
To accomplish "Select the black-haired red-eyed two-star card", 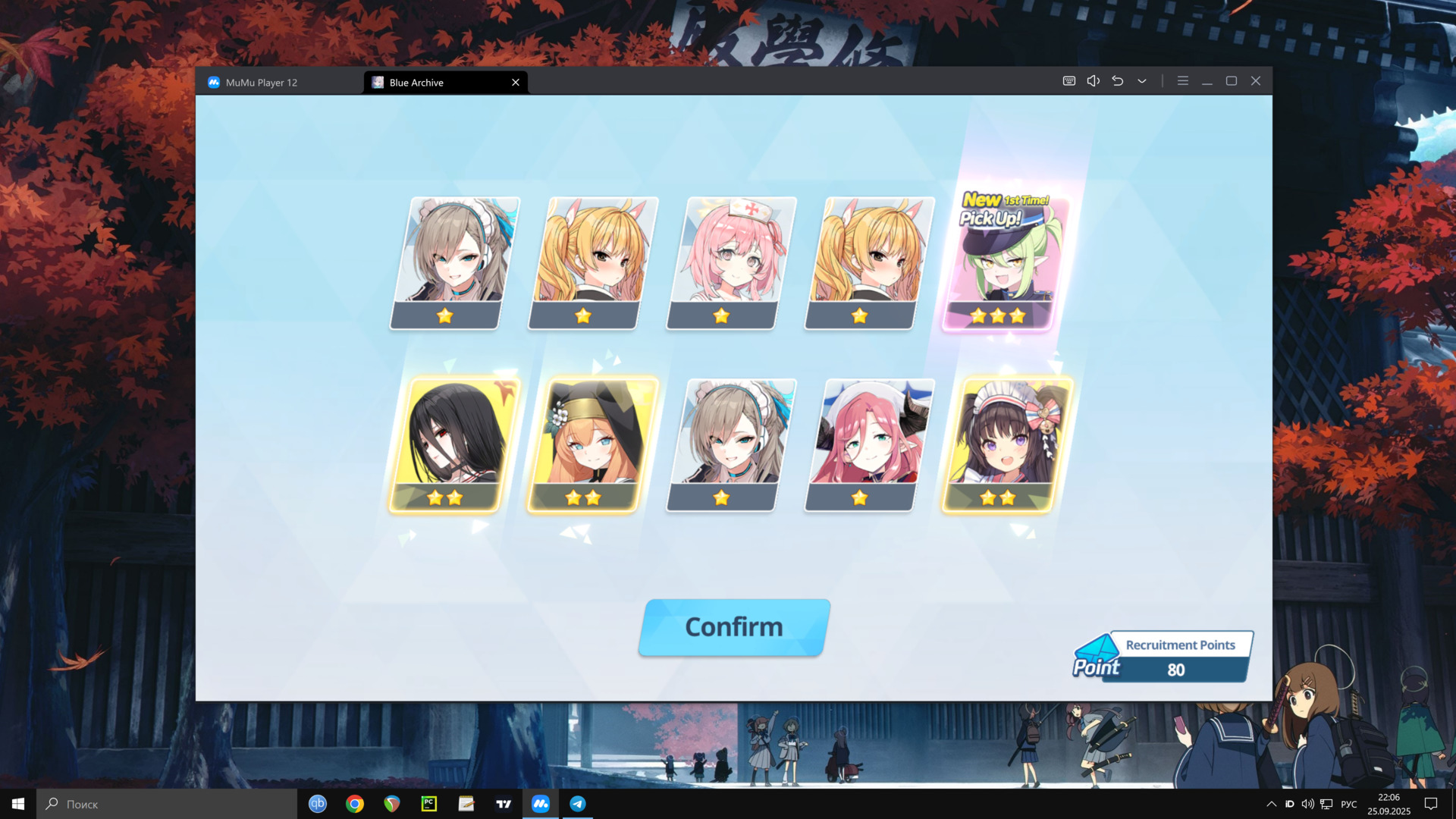I will coord(453,444).
